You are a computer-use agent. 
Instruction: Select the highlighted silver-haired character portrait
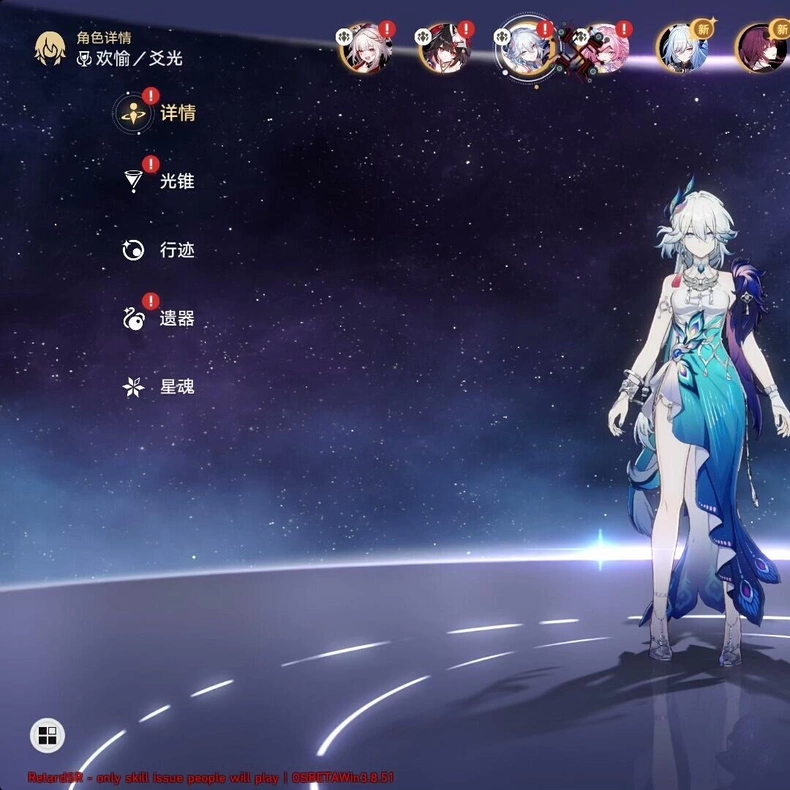click(525, 46)
